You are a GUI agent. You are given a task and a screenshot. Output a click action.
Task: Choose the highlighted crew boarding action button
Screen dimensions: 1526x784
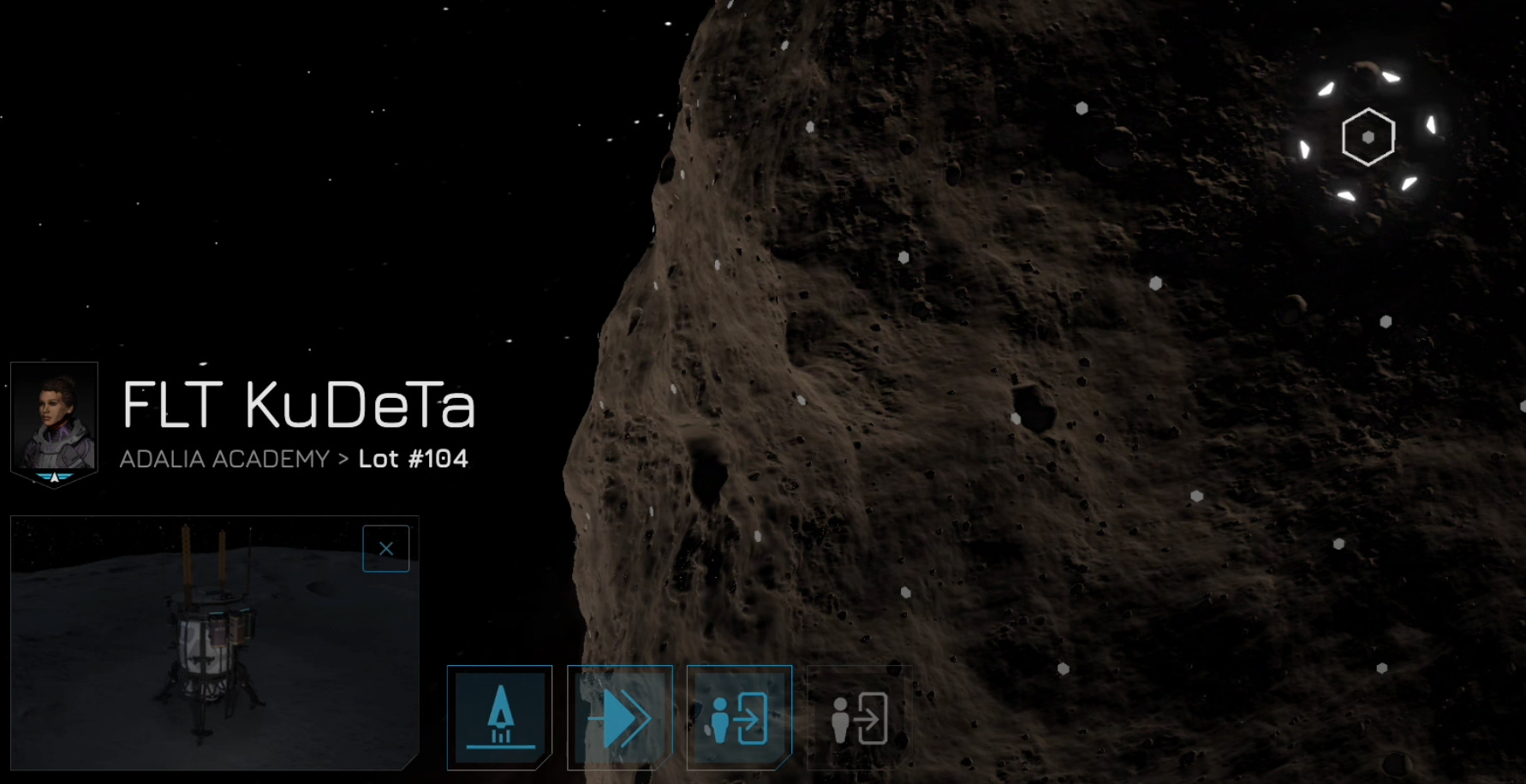[740, 717]
